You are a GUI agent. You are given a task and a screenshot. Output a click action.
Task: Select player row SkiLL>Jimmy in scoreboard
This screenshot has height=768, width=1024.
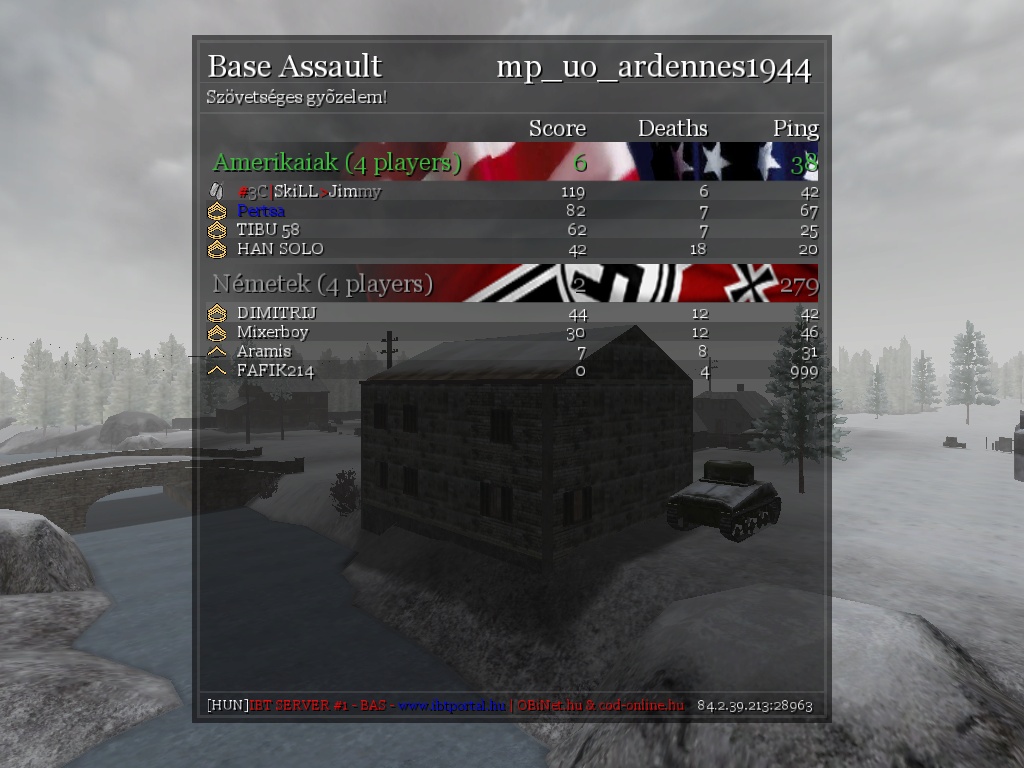309,191
